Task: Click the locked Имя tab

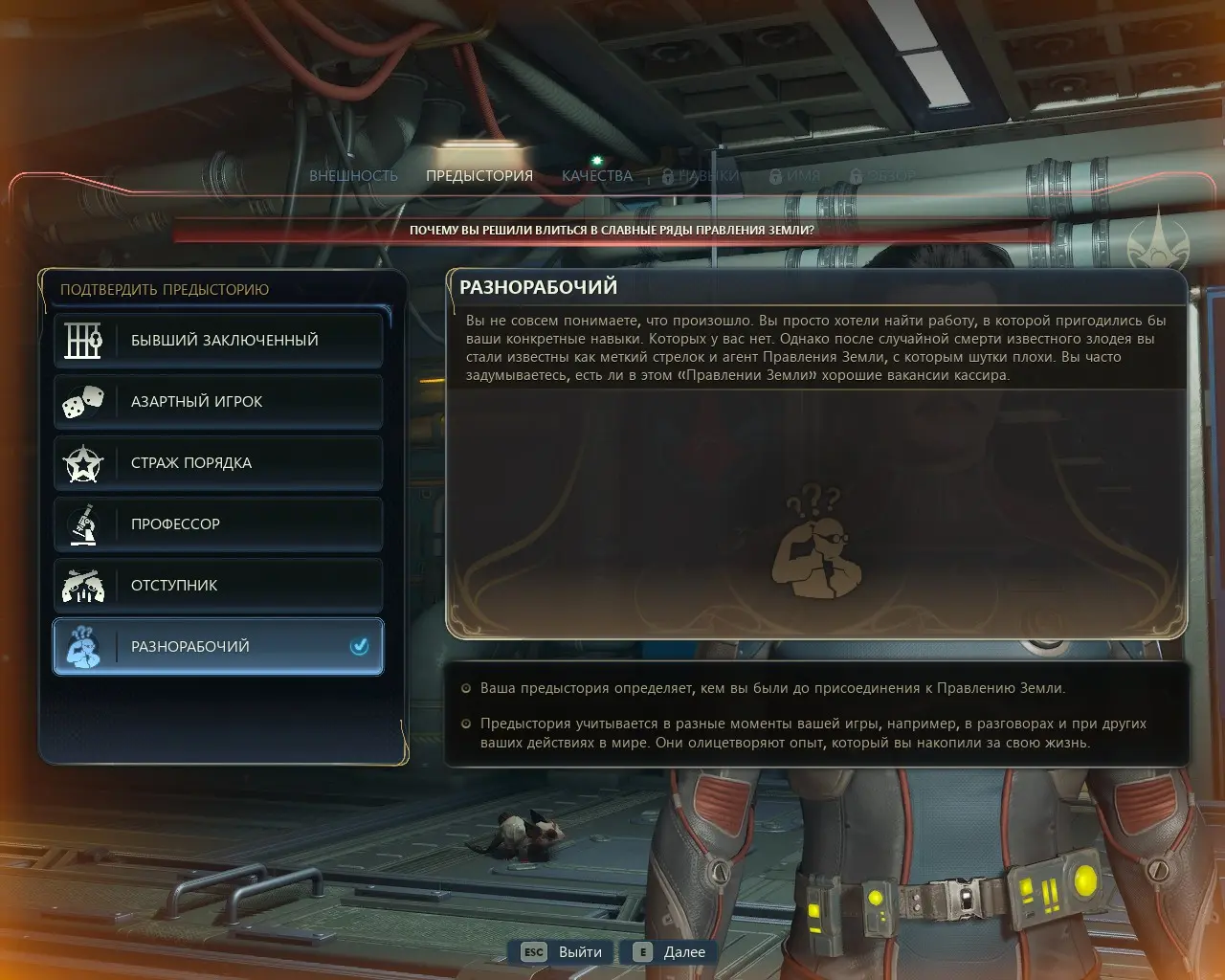Action: tap(796, 176)
